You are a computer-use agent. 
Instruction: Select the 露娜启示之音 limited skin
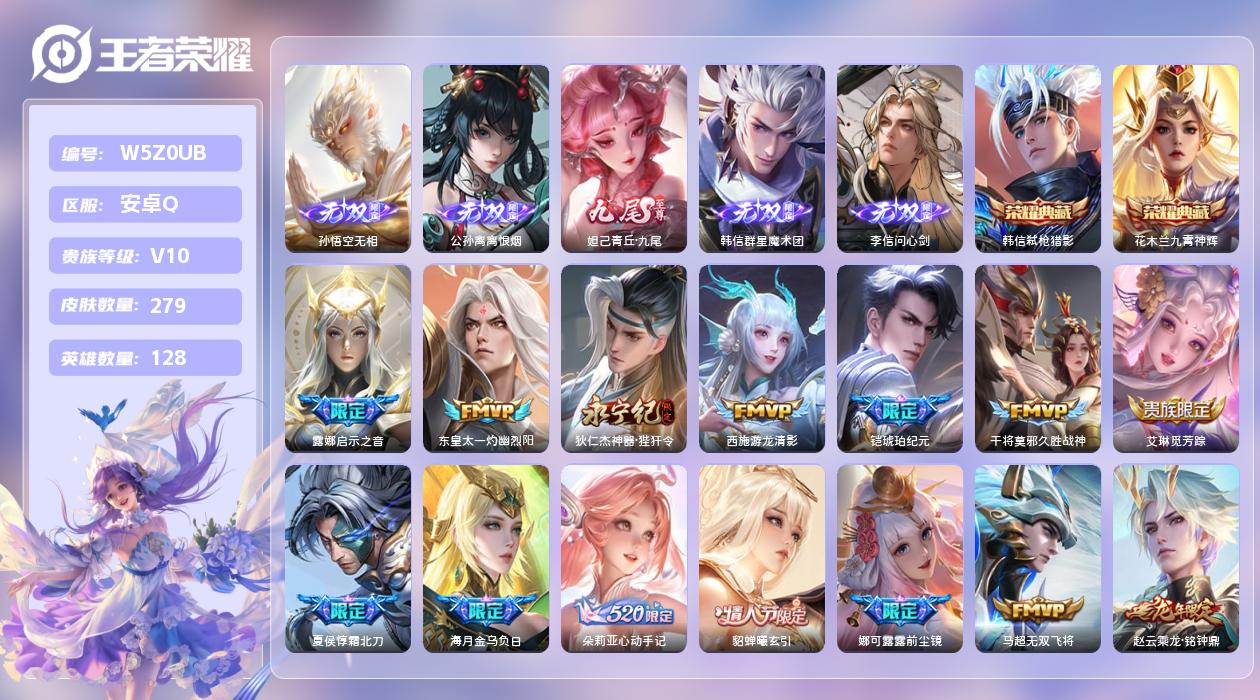pyautogui.click(x=348, y=358)
